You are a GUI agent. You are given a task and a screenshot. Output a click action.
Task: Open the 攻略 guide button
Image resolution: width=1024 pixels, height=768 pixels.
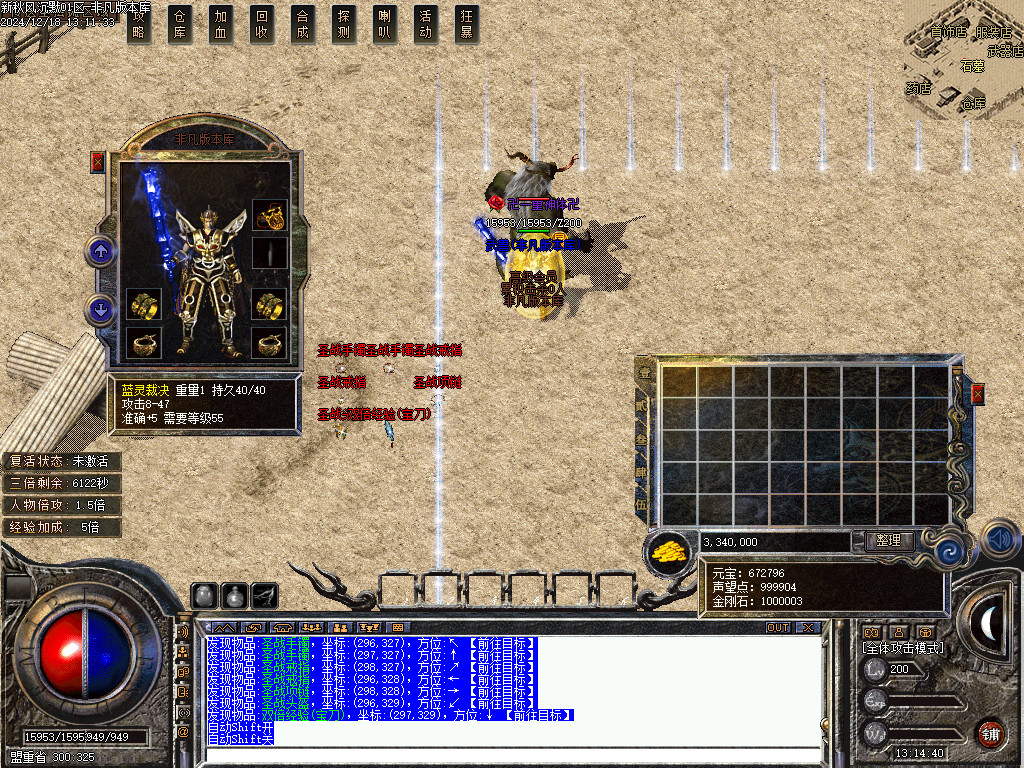point(139,24)
